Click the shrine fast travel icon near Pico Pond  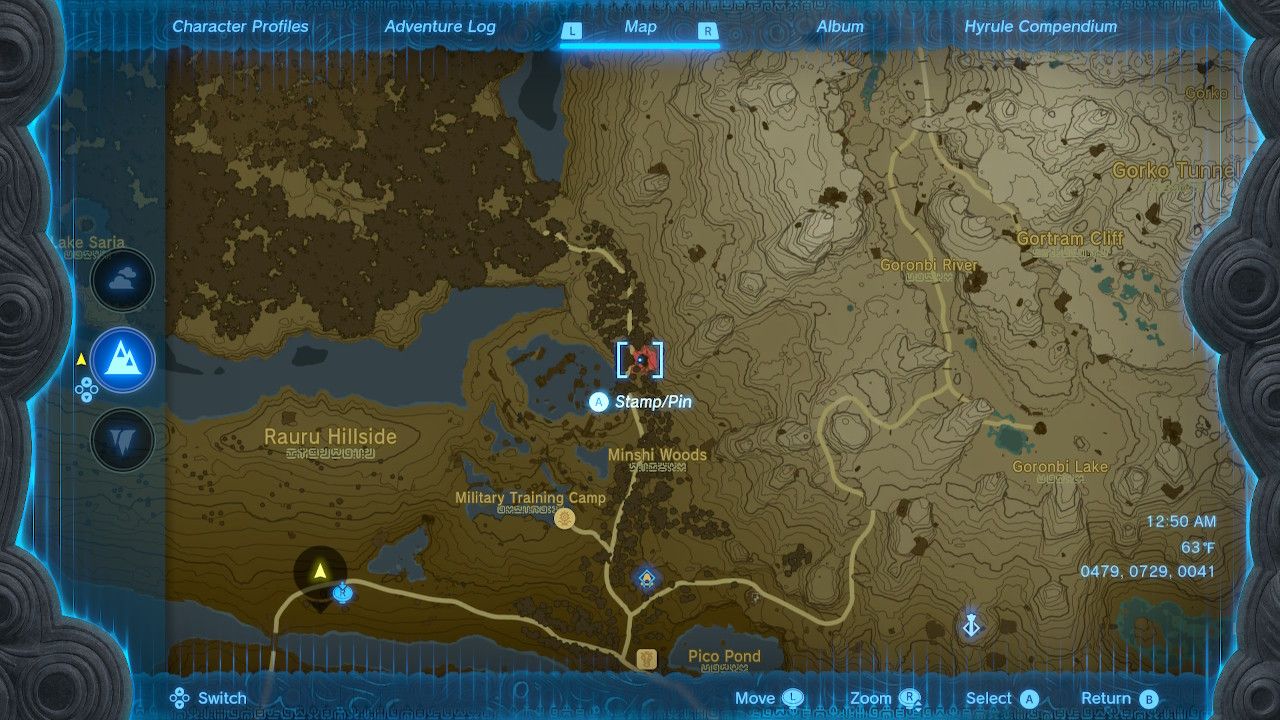tap(645, 577)
